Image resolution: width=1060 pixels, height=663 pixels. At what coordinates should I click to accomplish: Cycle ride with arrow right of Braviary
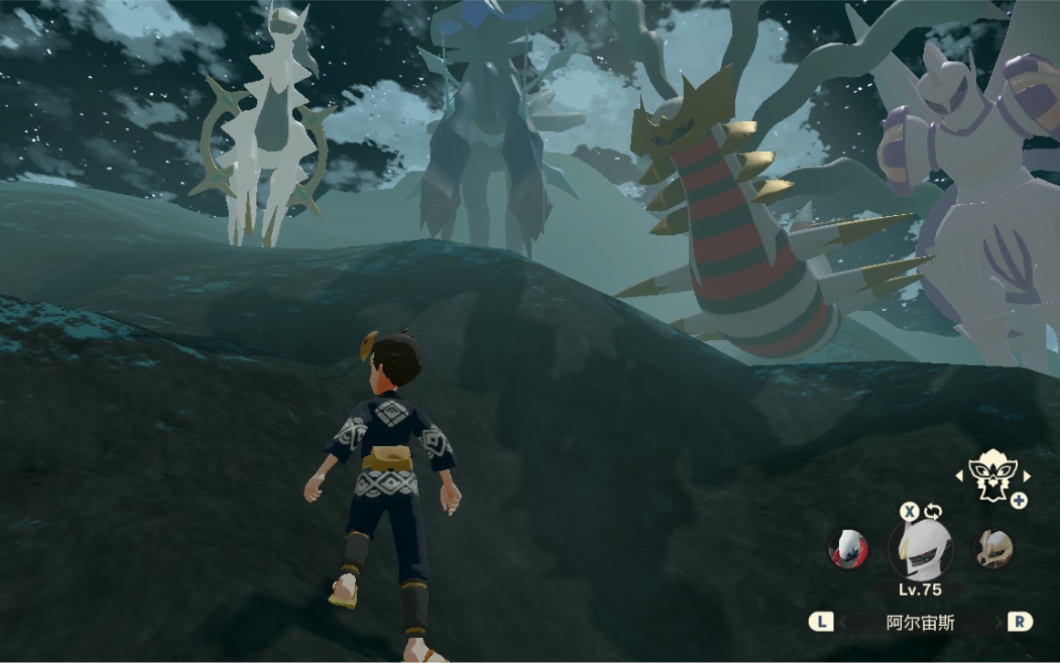point(1025,475)
